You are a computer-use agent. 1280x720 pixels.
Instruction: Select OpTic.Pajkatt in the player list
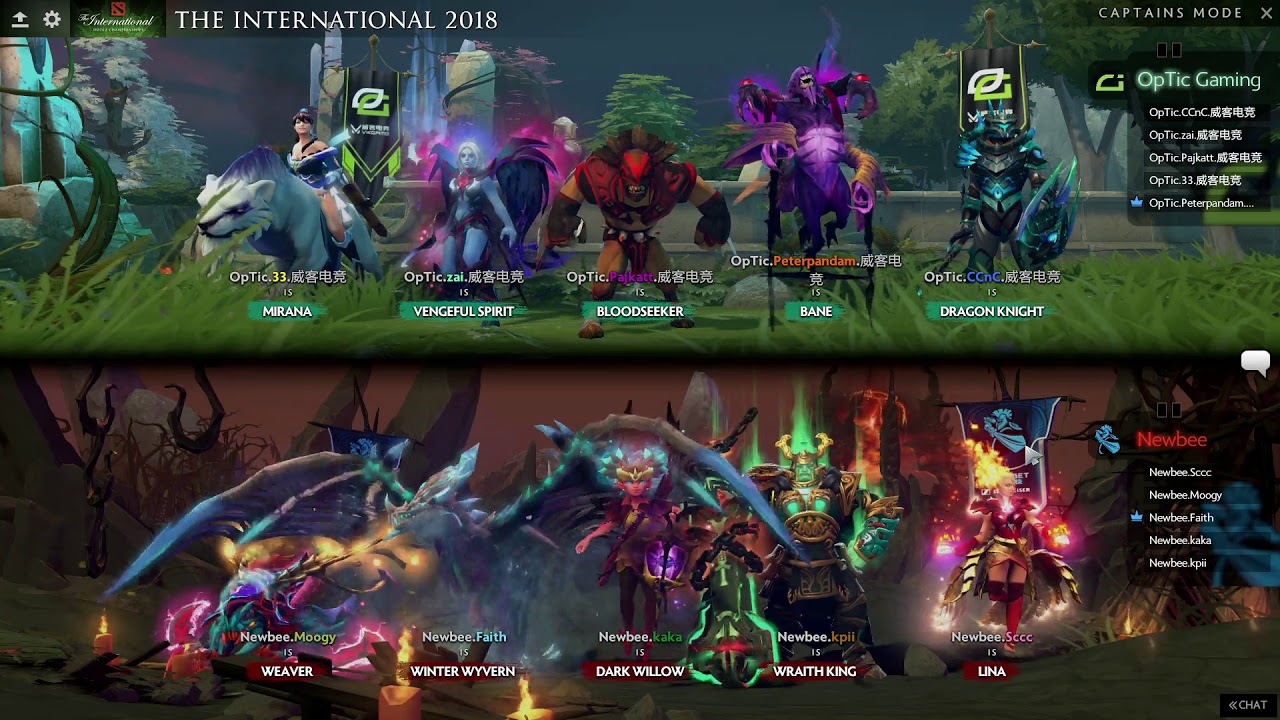1205,158
